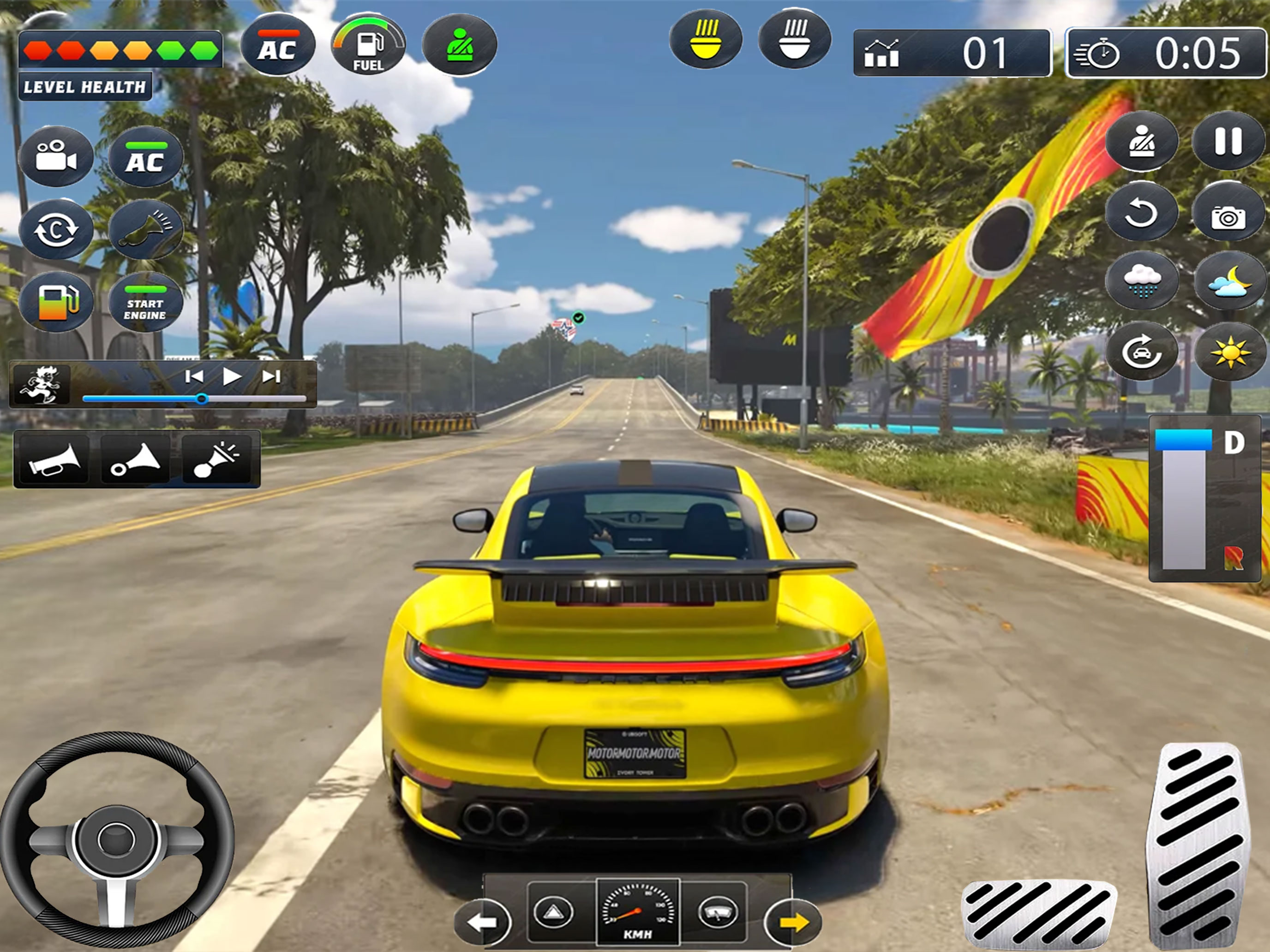Play the music track
Viewport: 1270px width, 952px height.
click(232, 376)
